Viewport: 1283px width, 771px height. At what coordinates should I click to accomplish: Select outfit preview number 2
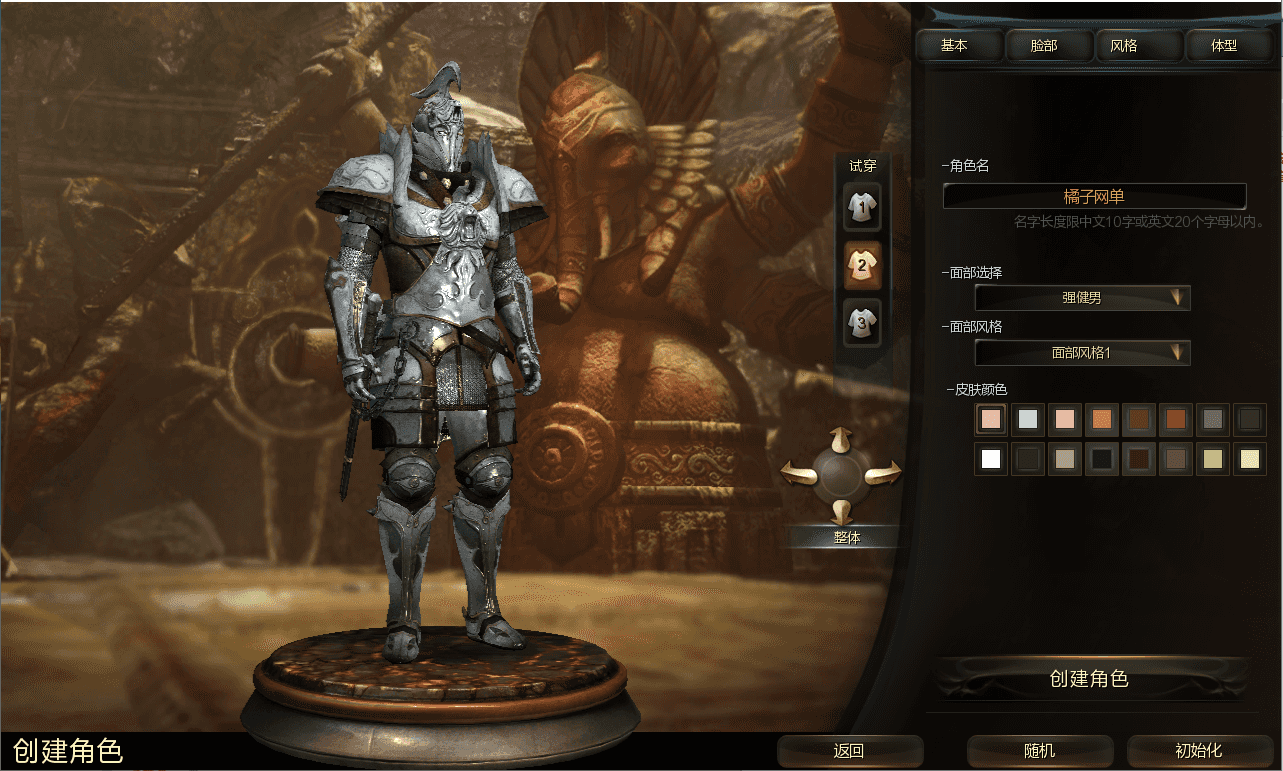(x=861, y=264)
